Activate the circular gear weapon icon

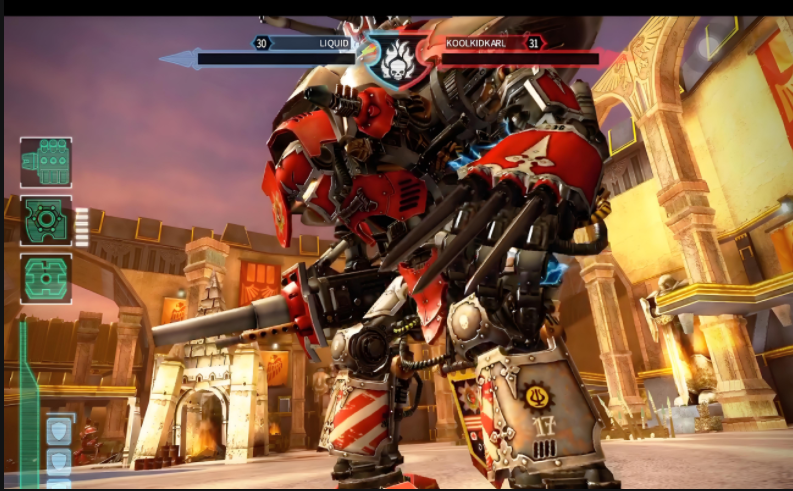click(46, 220)
